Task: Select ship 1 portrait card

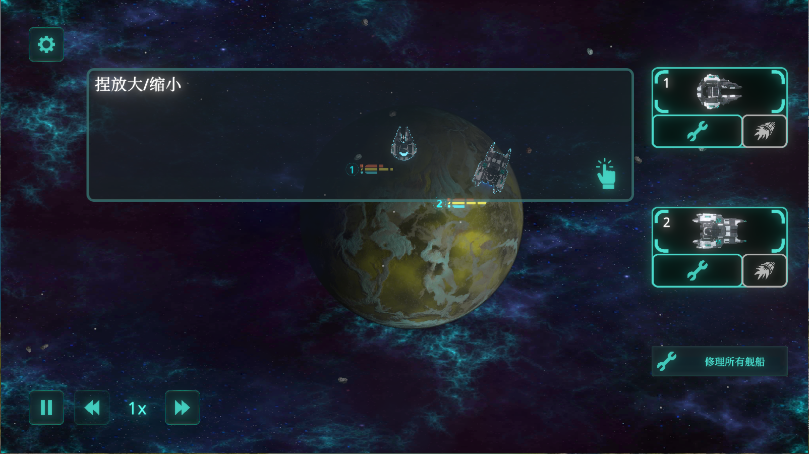Action: tap(719, 91)
